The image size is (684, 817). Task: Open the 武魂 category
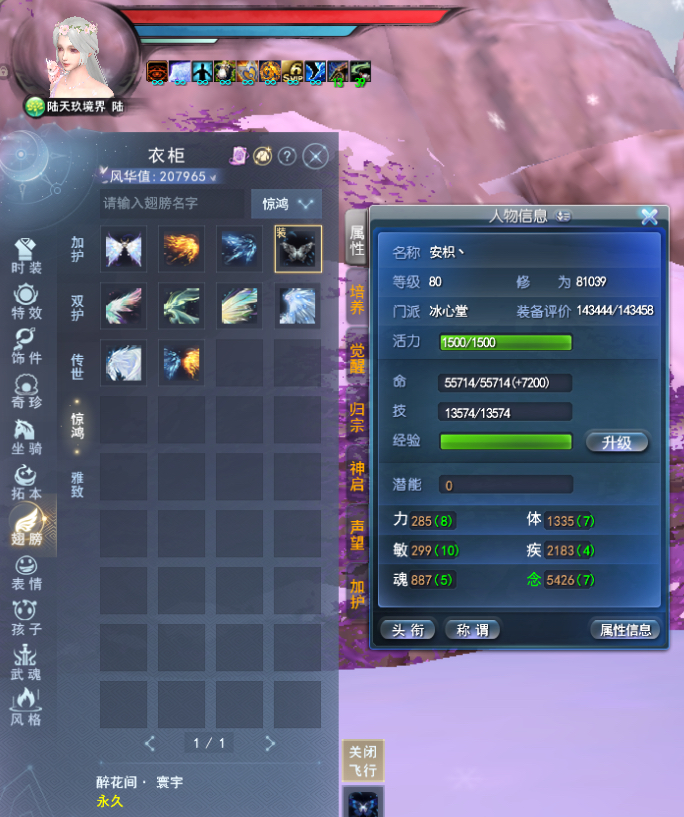coord(27,663)
